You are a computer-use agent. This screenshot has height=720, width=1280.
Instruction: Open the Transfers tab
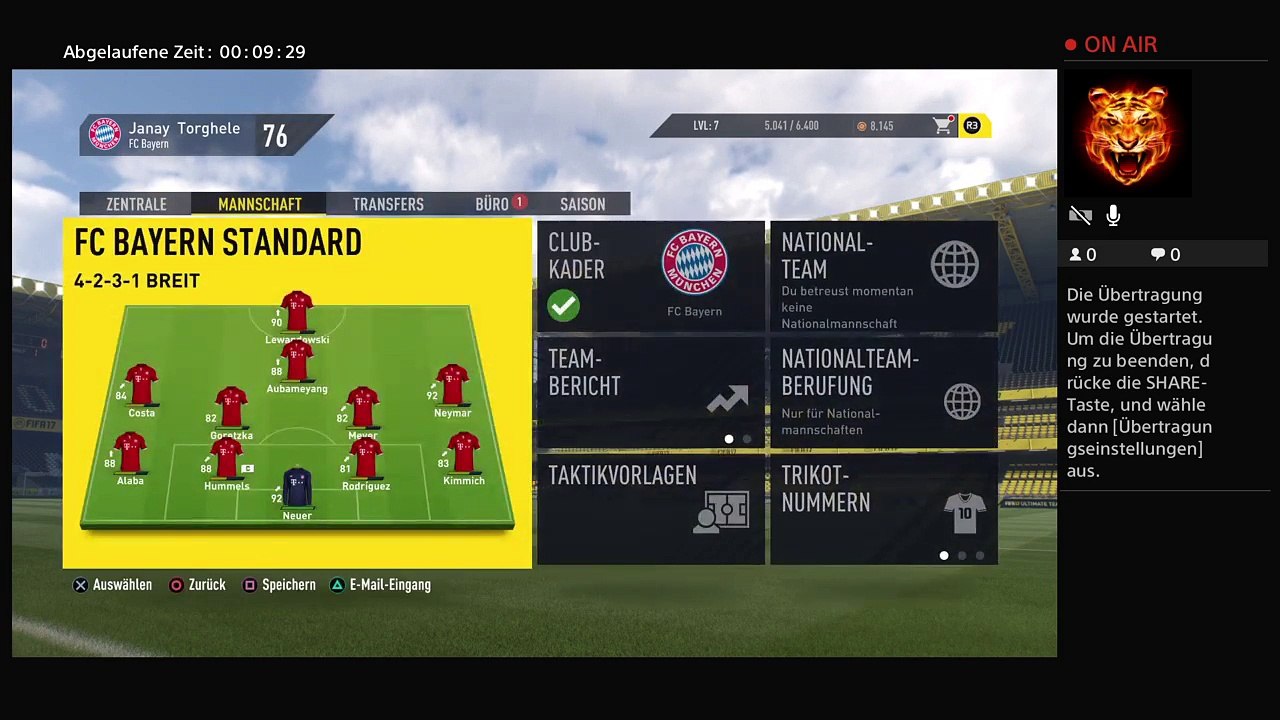point(388,204)
